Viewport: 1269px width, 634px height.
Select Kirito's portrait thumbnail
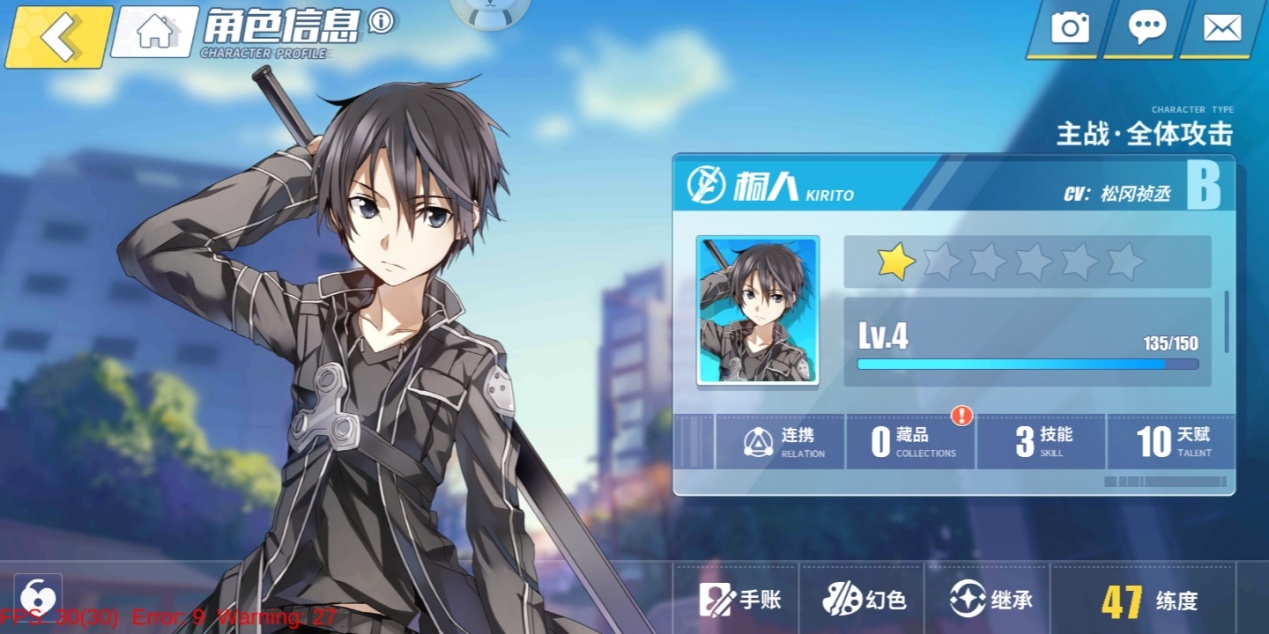pos(757,310)
